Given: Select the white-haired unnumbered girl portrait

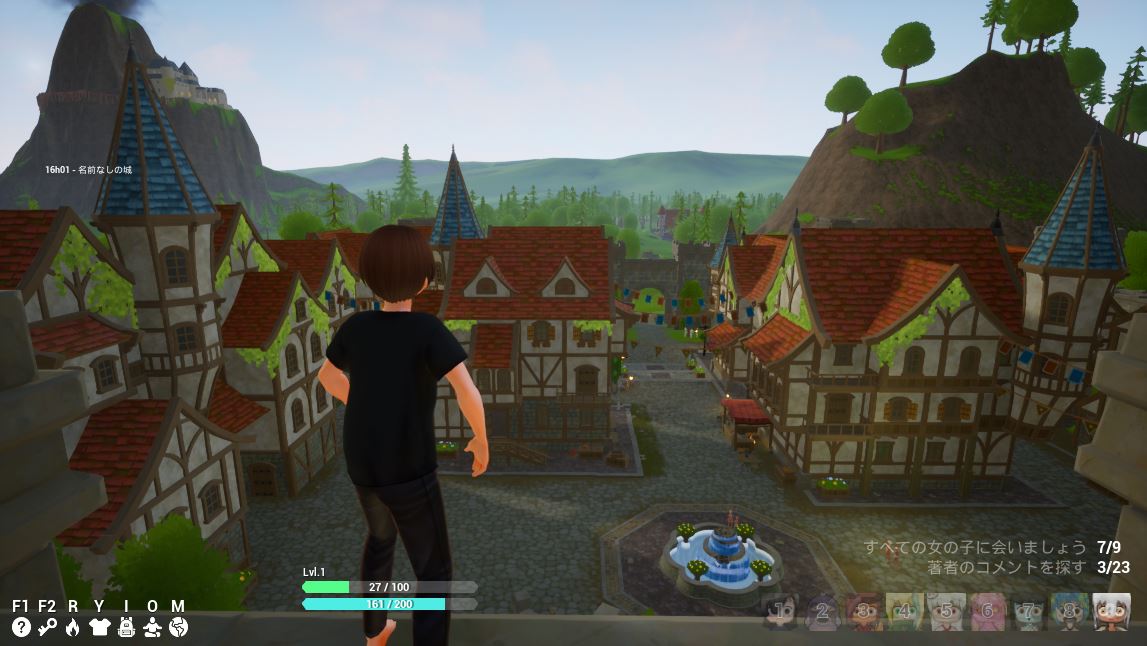Looking at the screenshot, I should pos(1111,611).
